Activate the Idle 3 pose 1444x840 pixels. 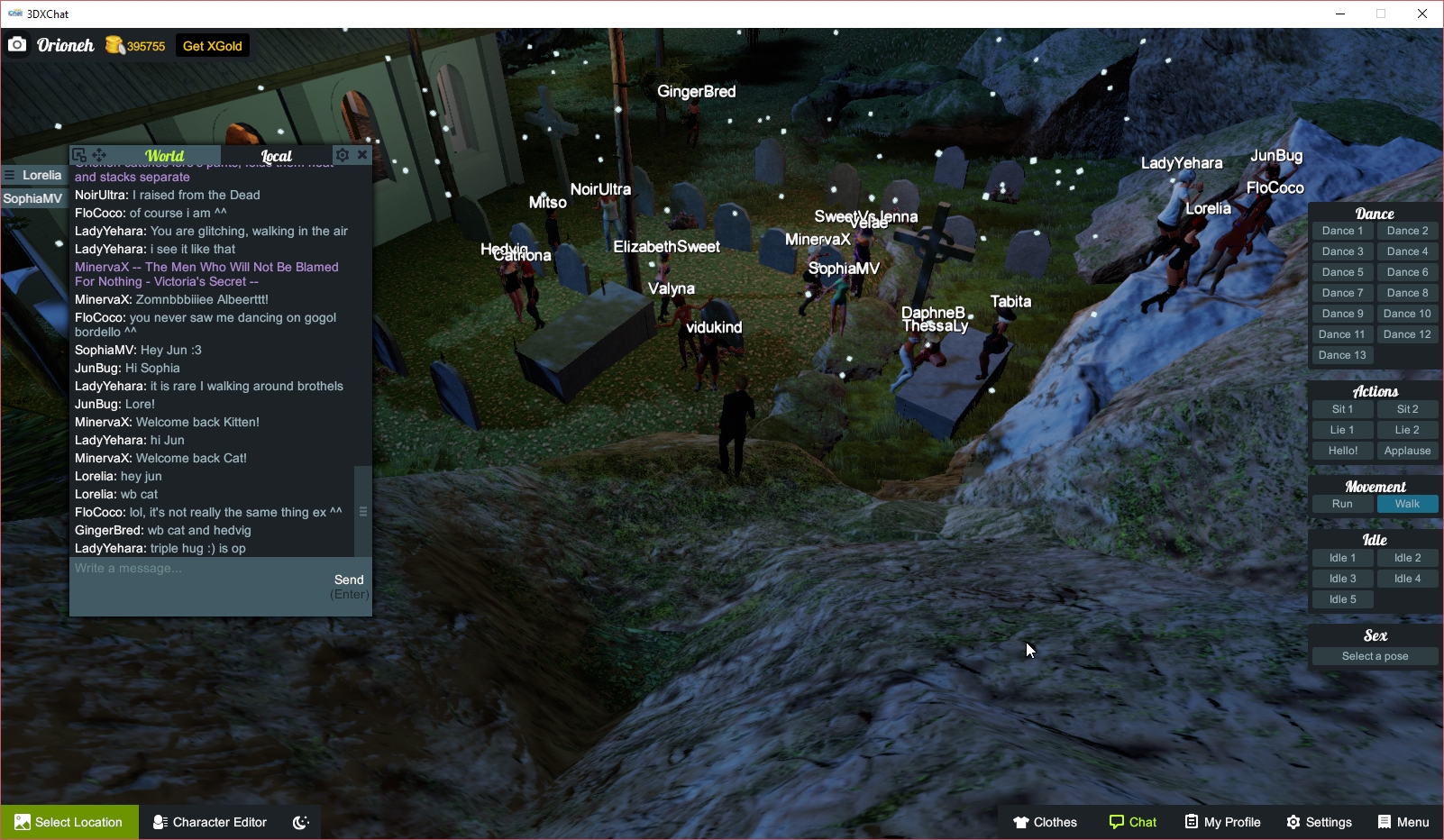[x=1342, y=578]
